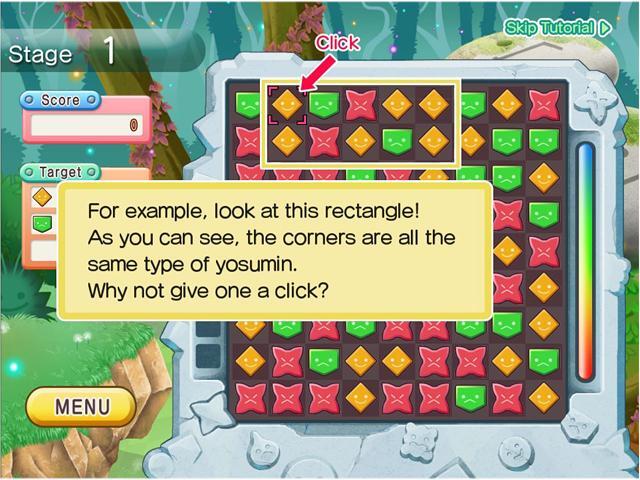Click the highlighted orange yosumin under the arrow

point(287,104)
